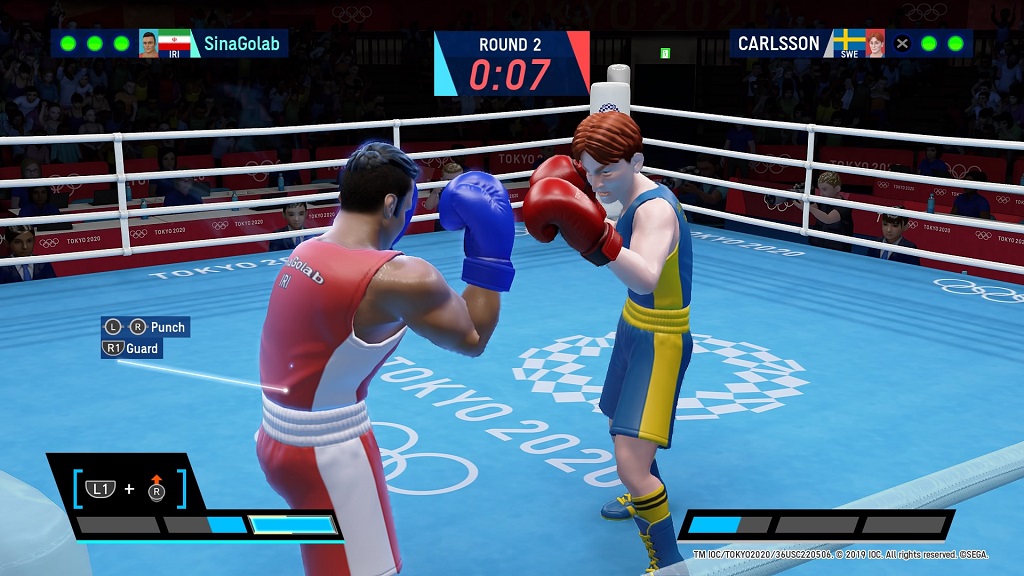This screenshot has height=576, width=1024.
Task: Click Carlsson's boxer portrait
Action: click(875, 43)
